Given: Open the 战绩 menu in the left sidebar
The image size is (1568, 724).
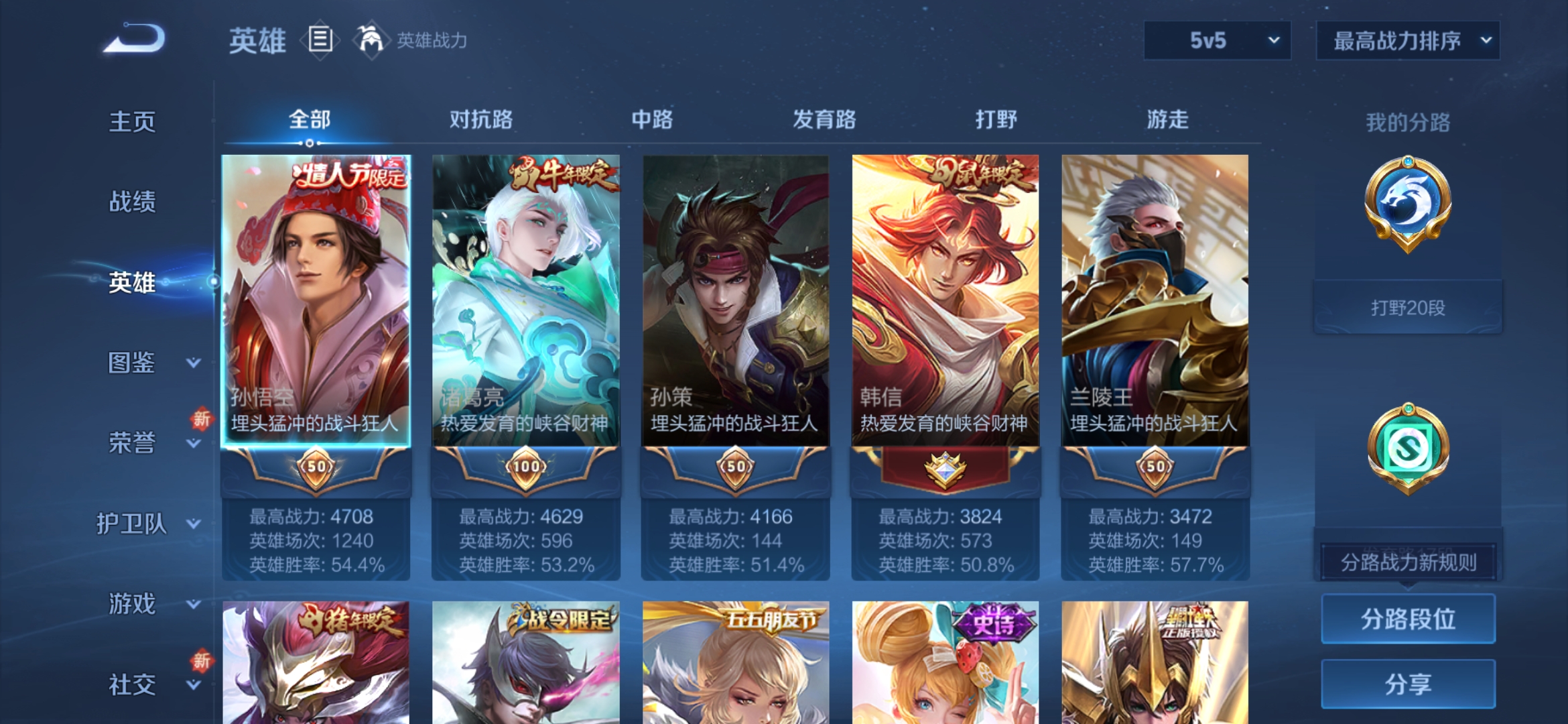Looking at the screenshot, I should [x=132, y=202].
